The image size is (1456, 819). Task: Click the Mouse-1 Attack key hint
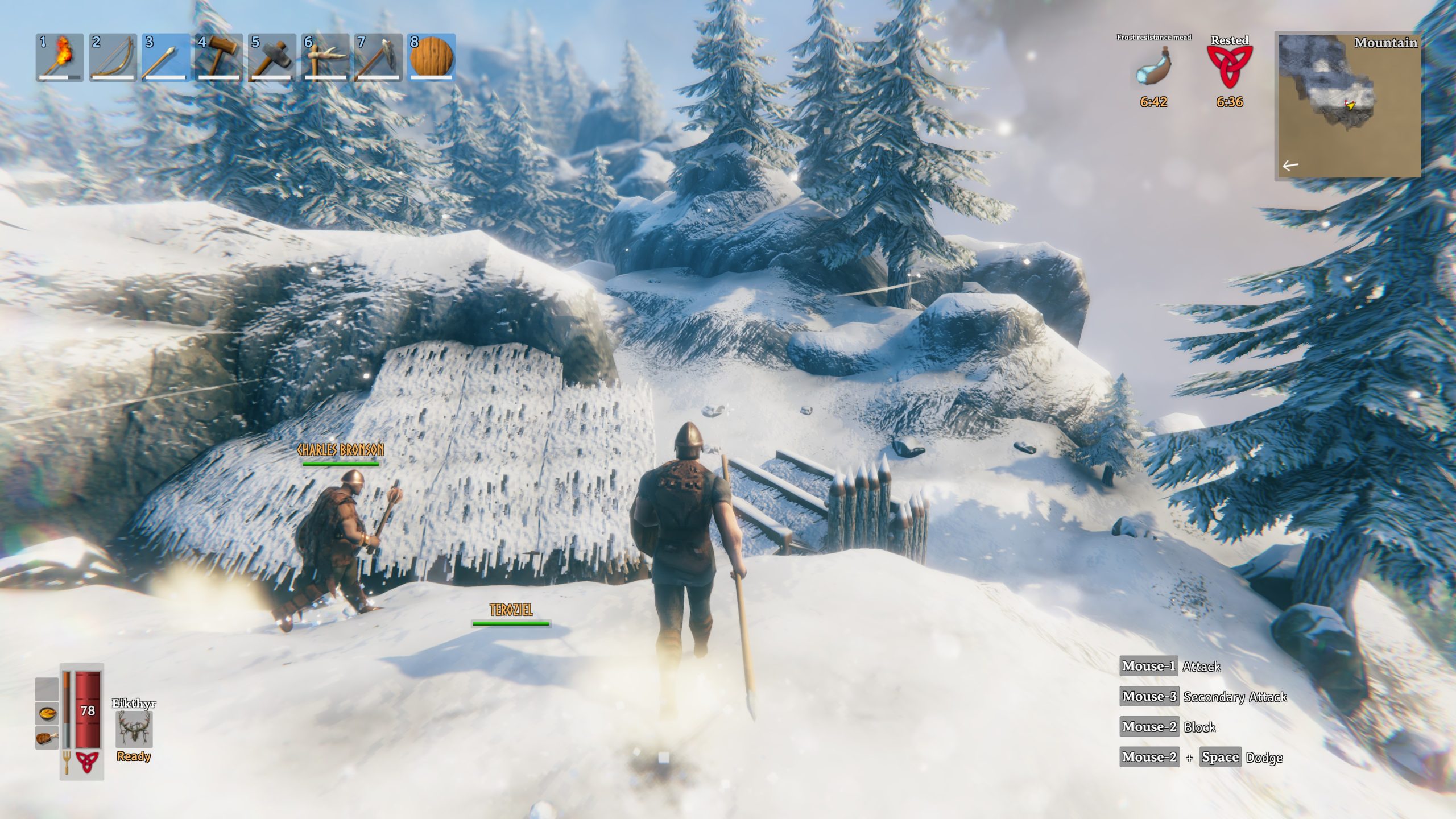point(1149,667)
